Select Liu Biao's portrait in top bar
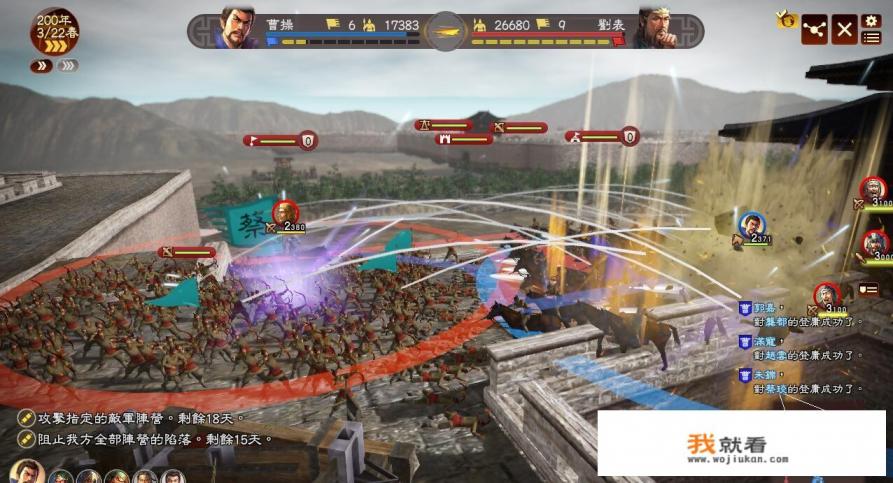This screenshot has height=483, width=893. [653, 30]
